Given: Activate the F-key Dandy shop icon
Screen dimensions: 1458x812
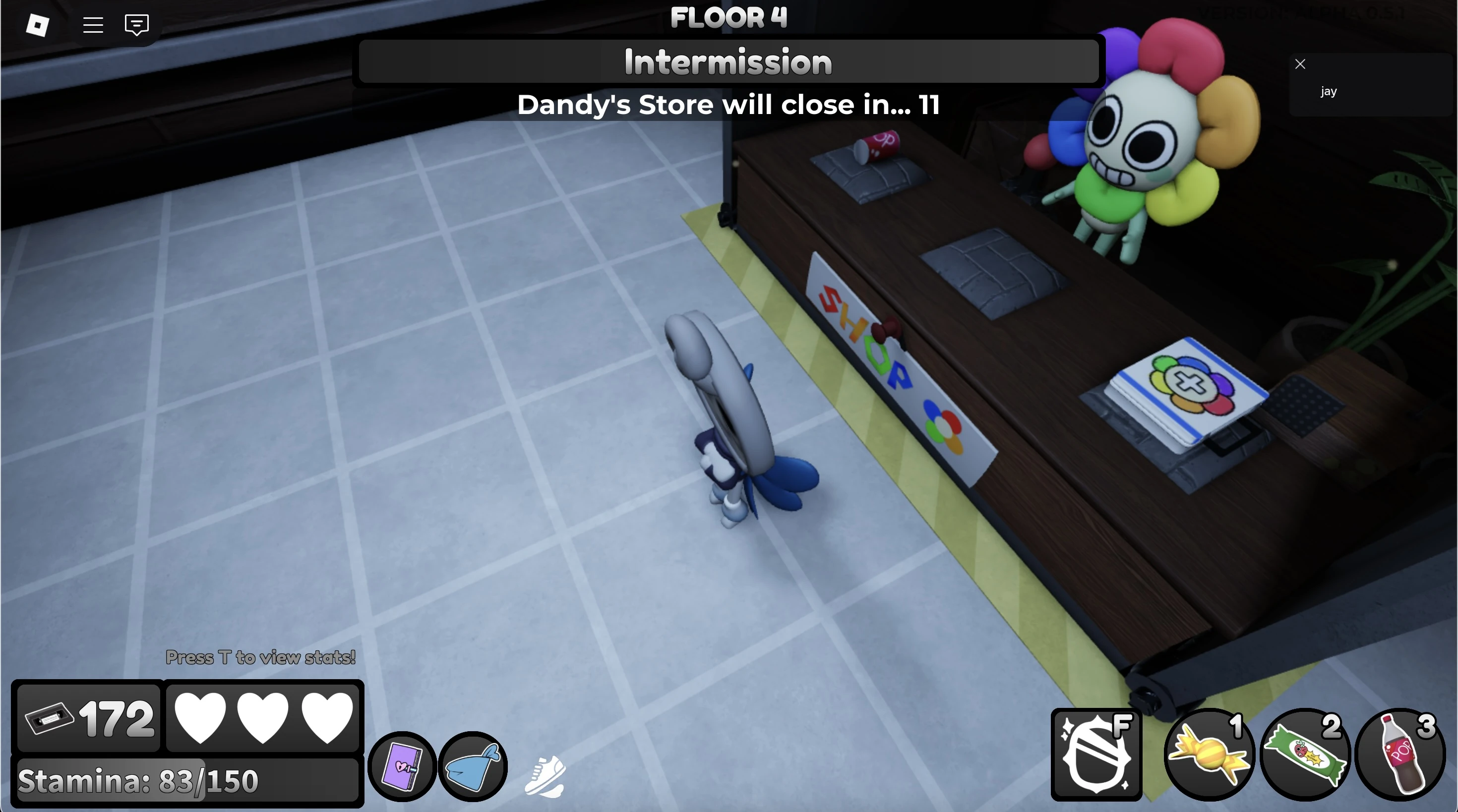Looking at the screenshot, I should [x=1097, y=754].
